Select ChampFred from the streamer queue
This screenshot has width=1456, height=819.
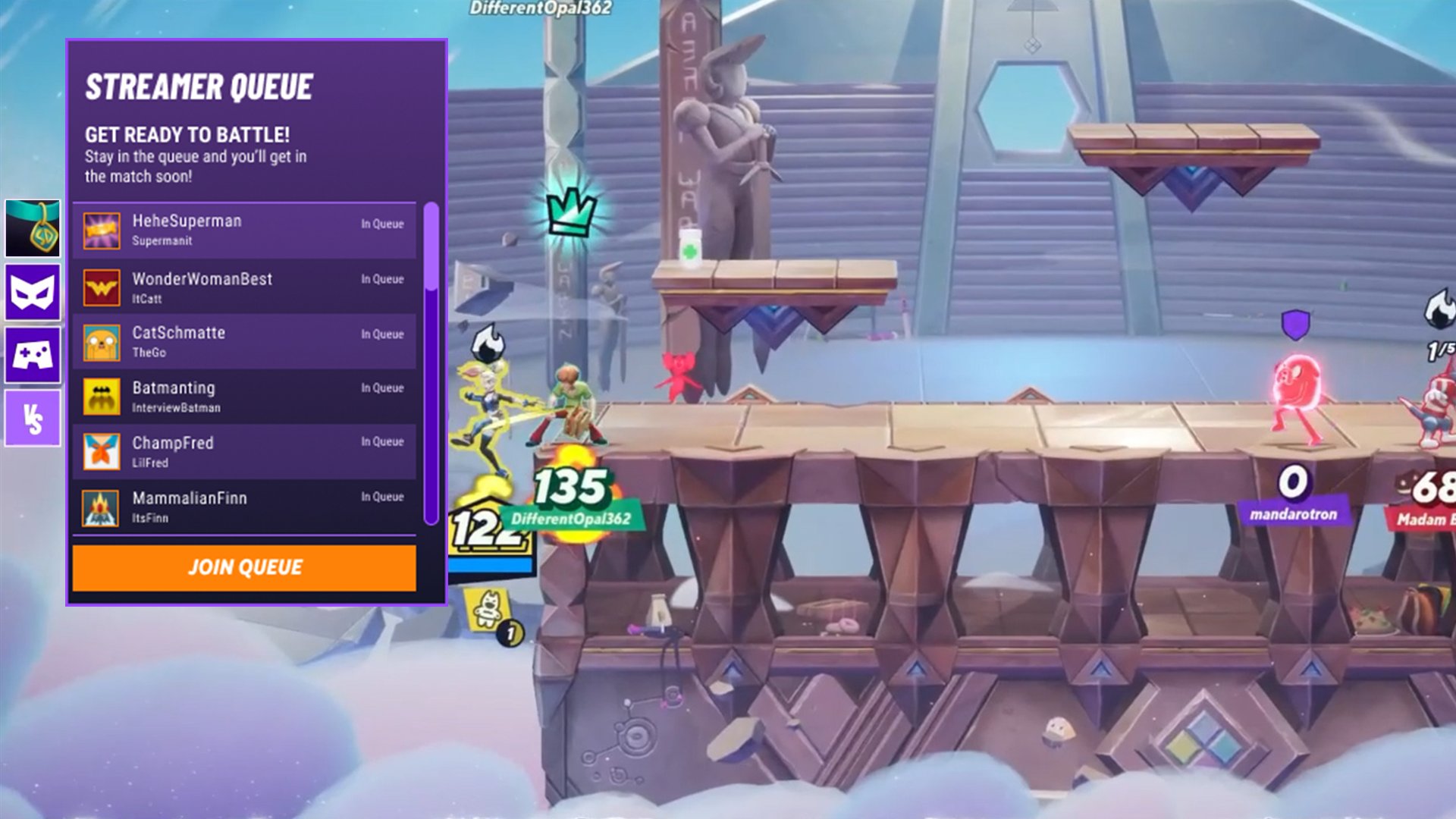point(243,450)
